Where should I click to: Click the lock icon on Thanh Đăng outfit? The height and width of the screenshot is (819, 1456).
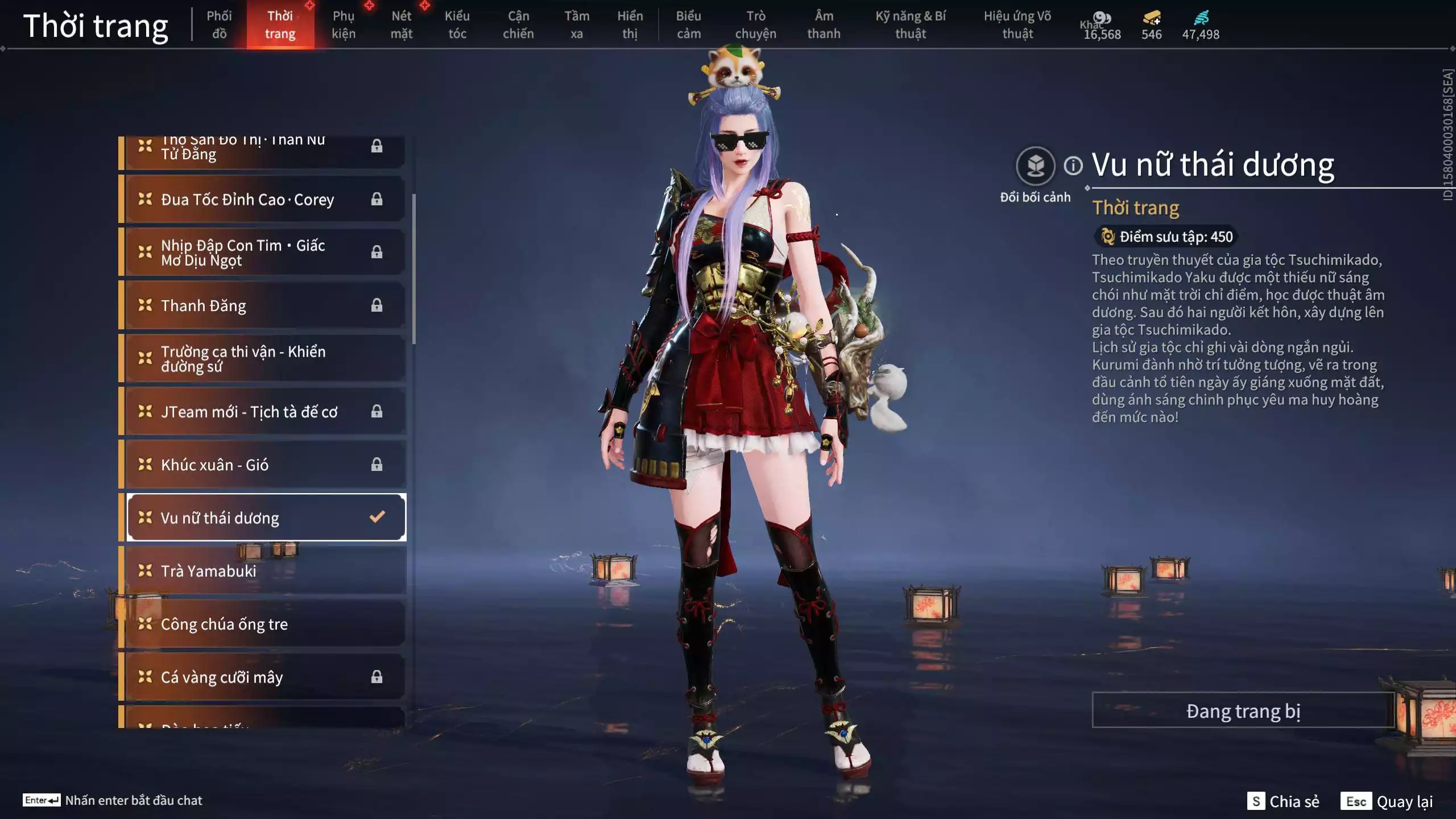click(377, 305)
